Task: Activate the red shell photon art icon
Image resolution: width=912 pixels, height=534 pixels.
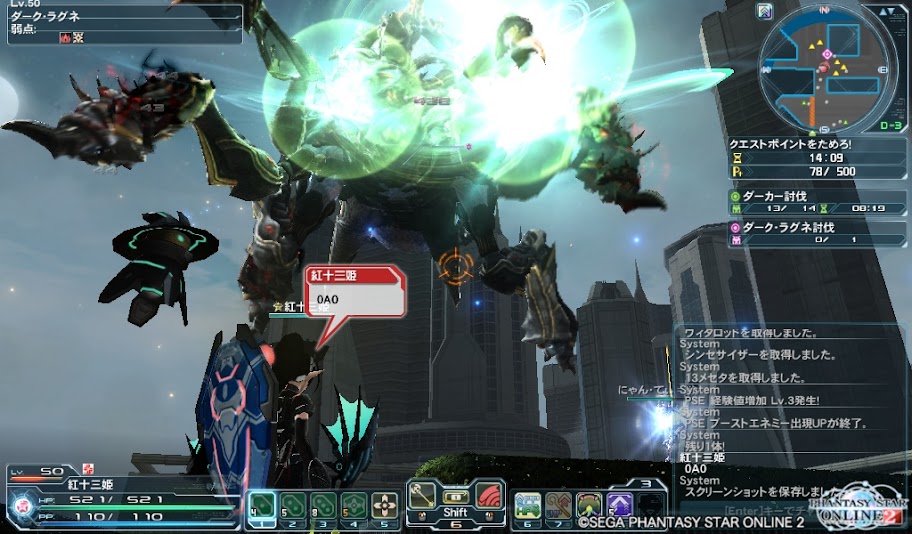Action: pos(489,496)
